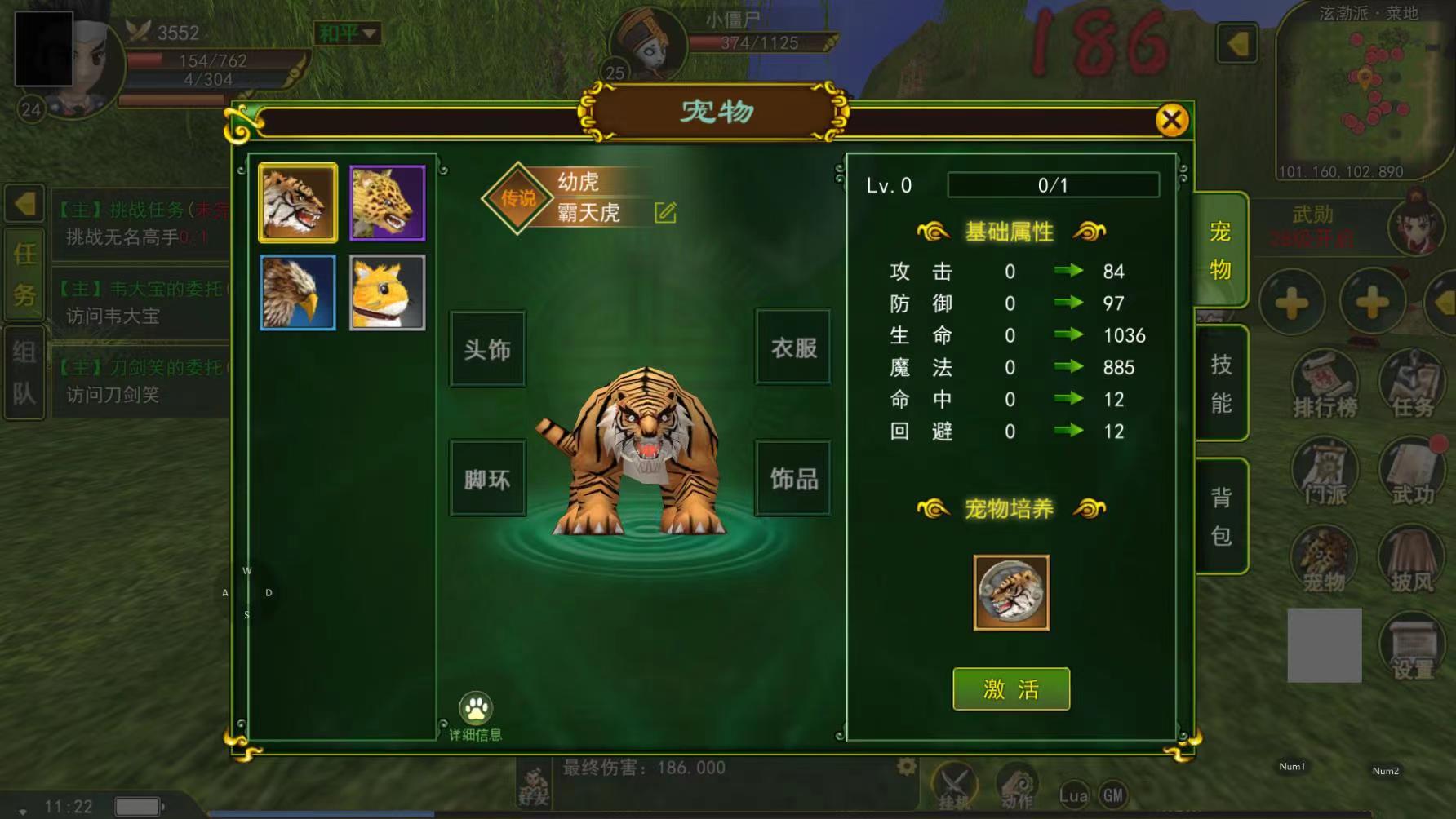Click the Lv.0 experience progress bar

click(x=1053, y=185)
